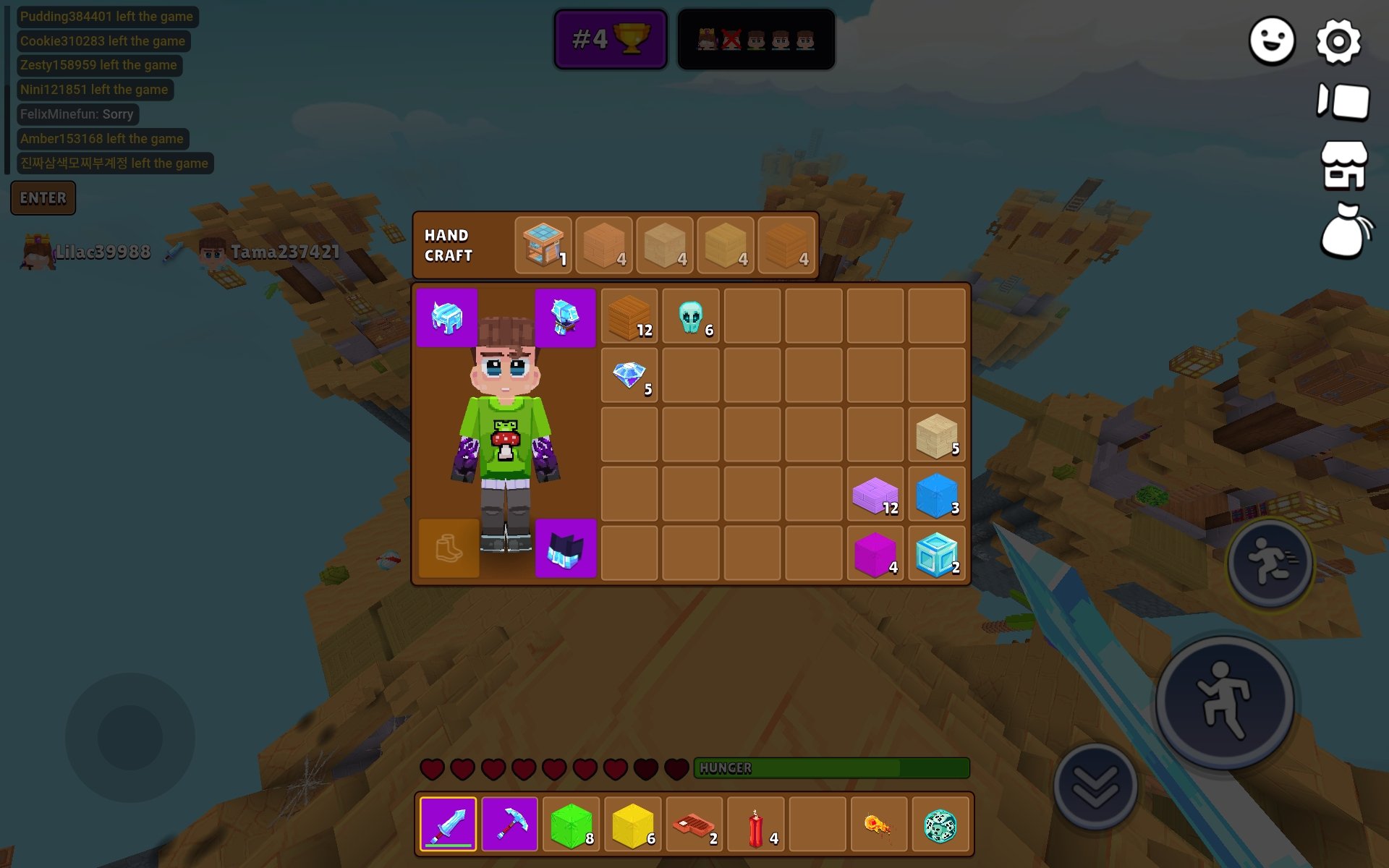Select the empty boots equipment slot

449,548
